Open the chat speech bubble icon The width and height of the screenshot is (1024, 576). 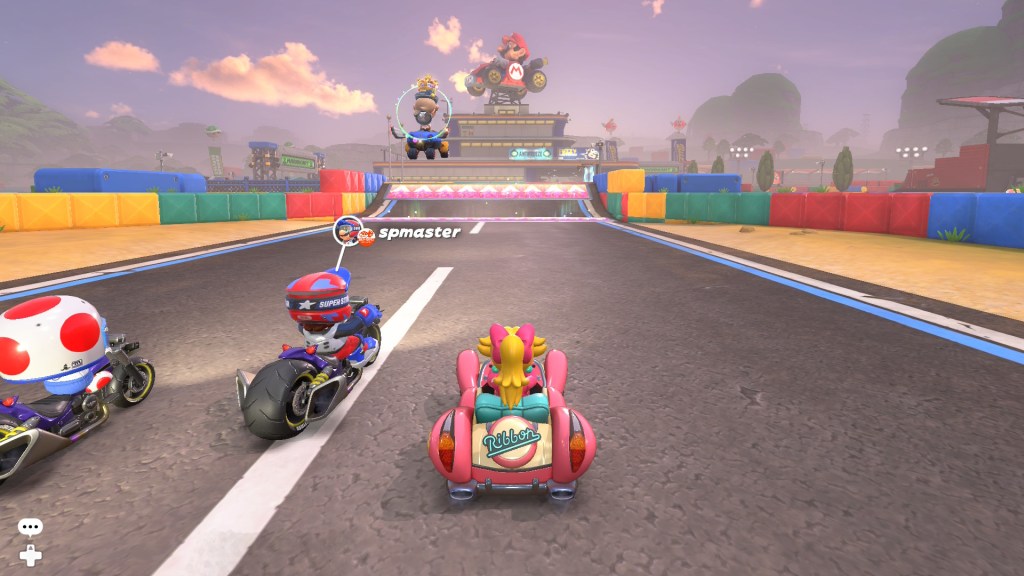tap(30, 527)
